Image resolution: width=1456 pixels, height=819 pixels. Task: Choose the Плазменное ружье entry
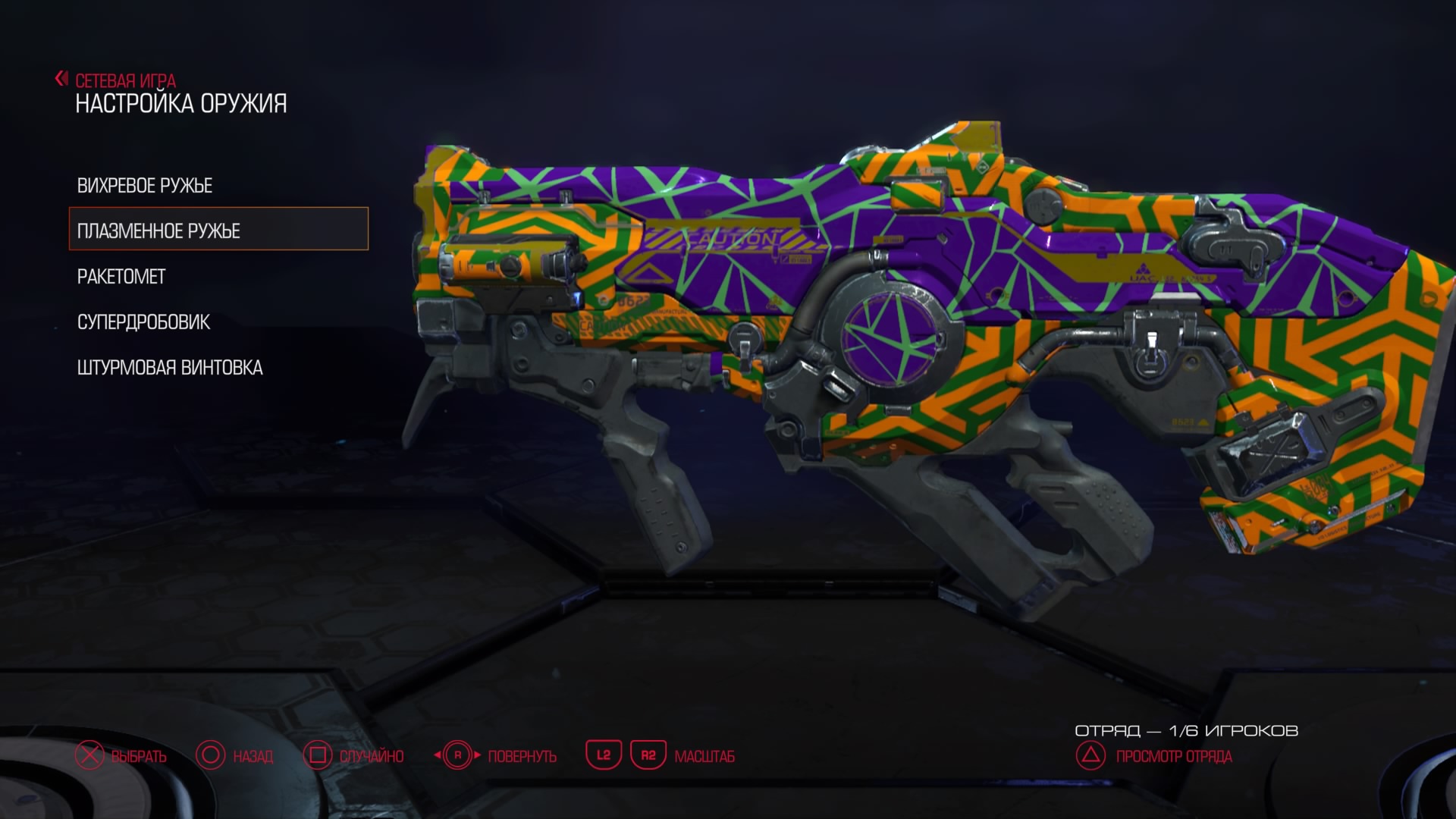pyautogui.click(x=158, y=231)
